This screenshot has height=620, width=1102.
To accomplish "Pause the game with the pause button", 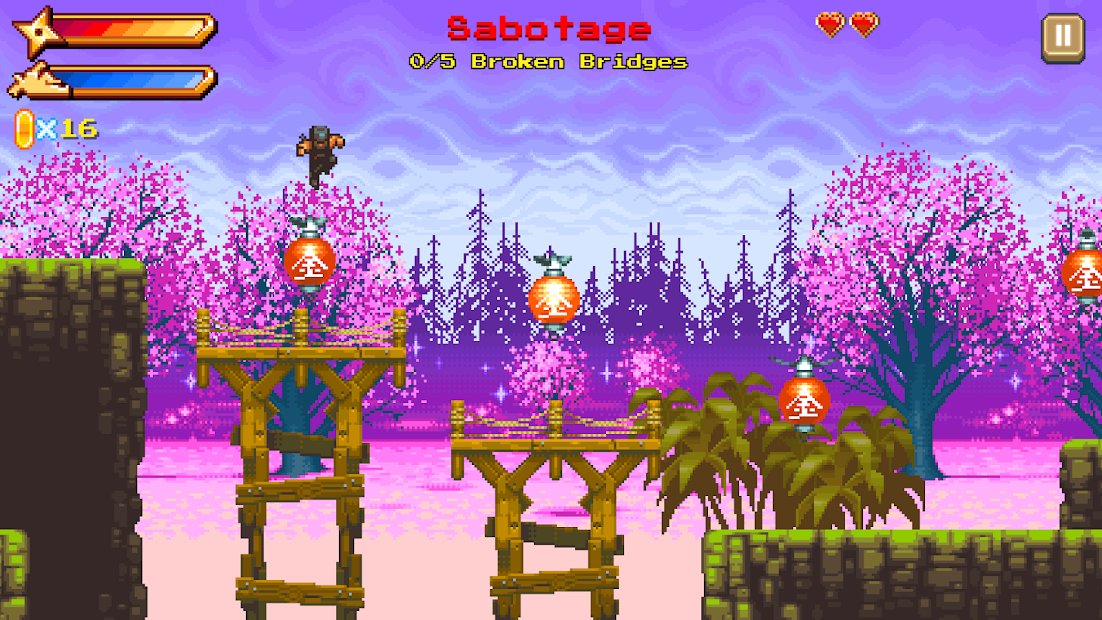I will (1061, 38).
